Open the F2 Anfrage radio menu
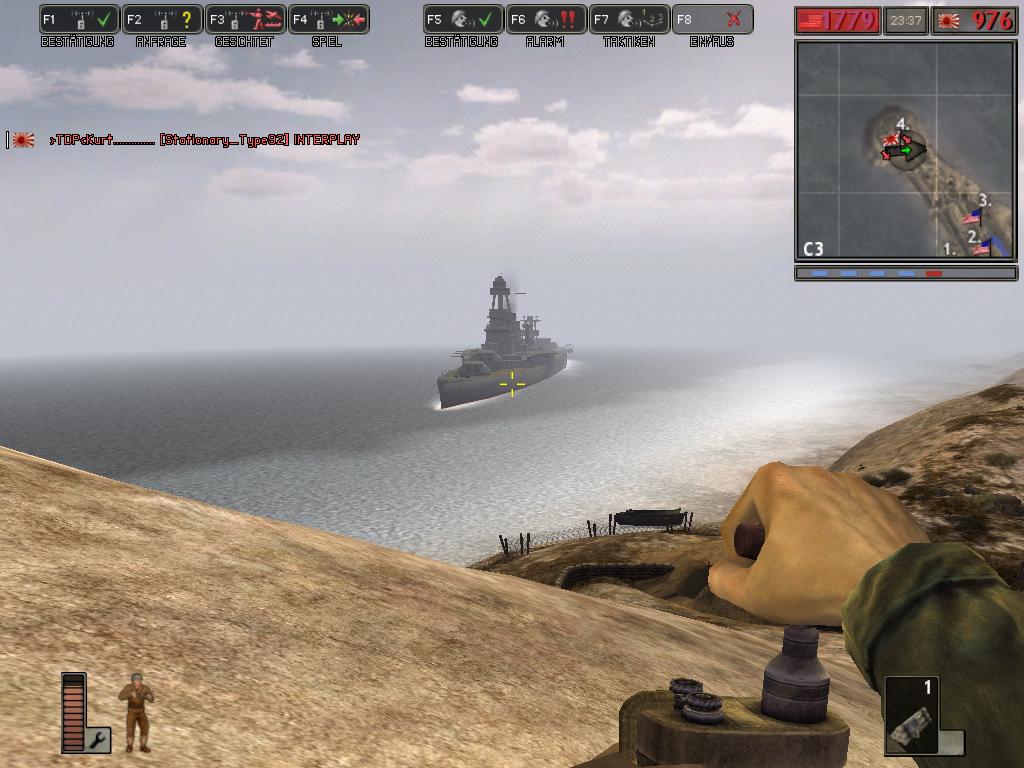1024x768 pixels. (x=163, y=19)
